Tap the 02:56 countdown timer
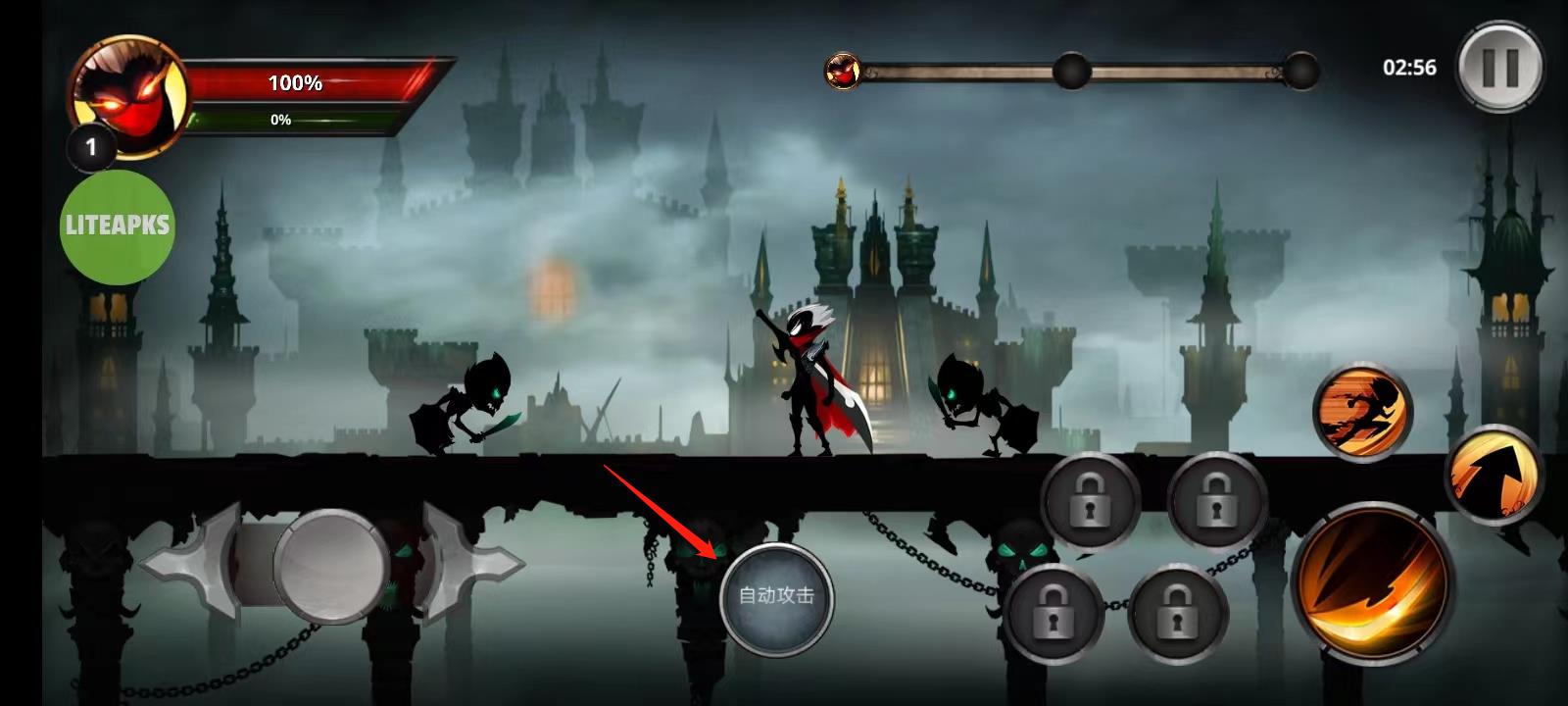This screenshot has width=1568, height=706. pos(1408,67)
